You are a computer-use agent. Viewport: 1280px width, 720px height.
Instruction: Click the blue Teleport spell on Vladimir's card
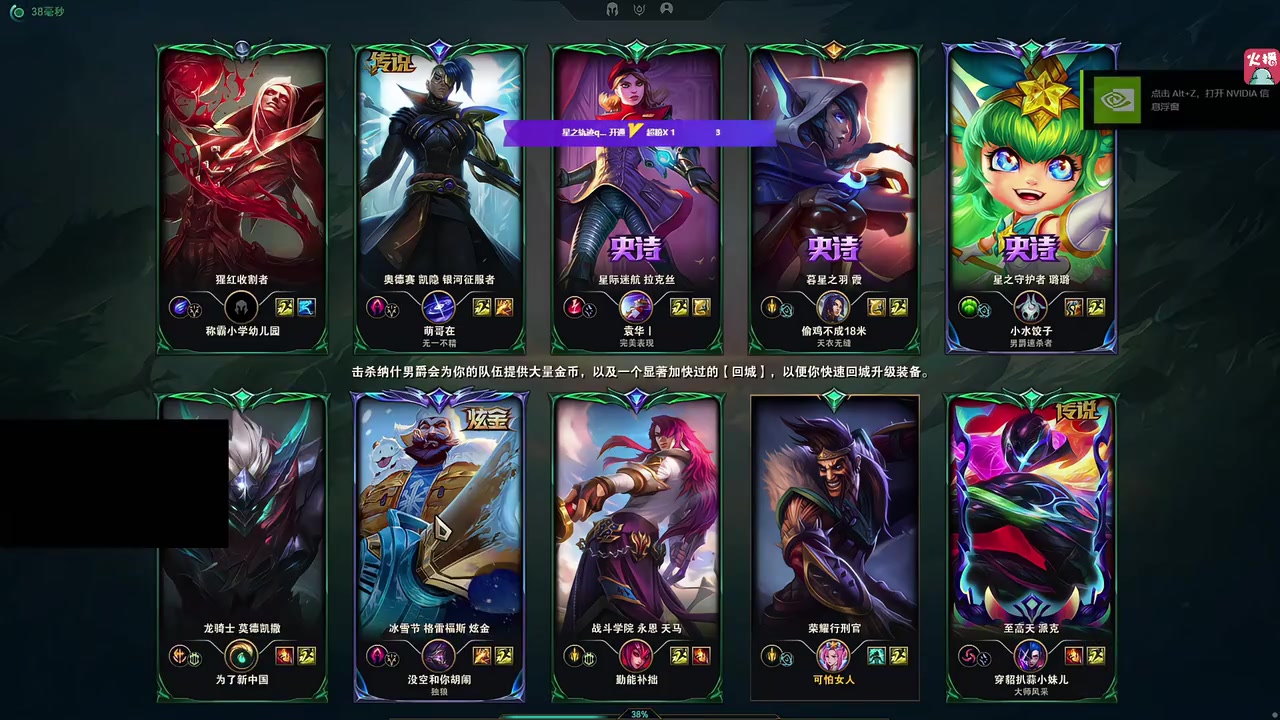point(307,307)
